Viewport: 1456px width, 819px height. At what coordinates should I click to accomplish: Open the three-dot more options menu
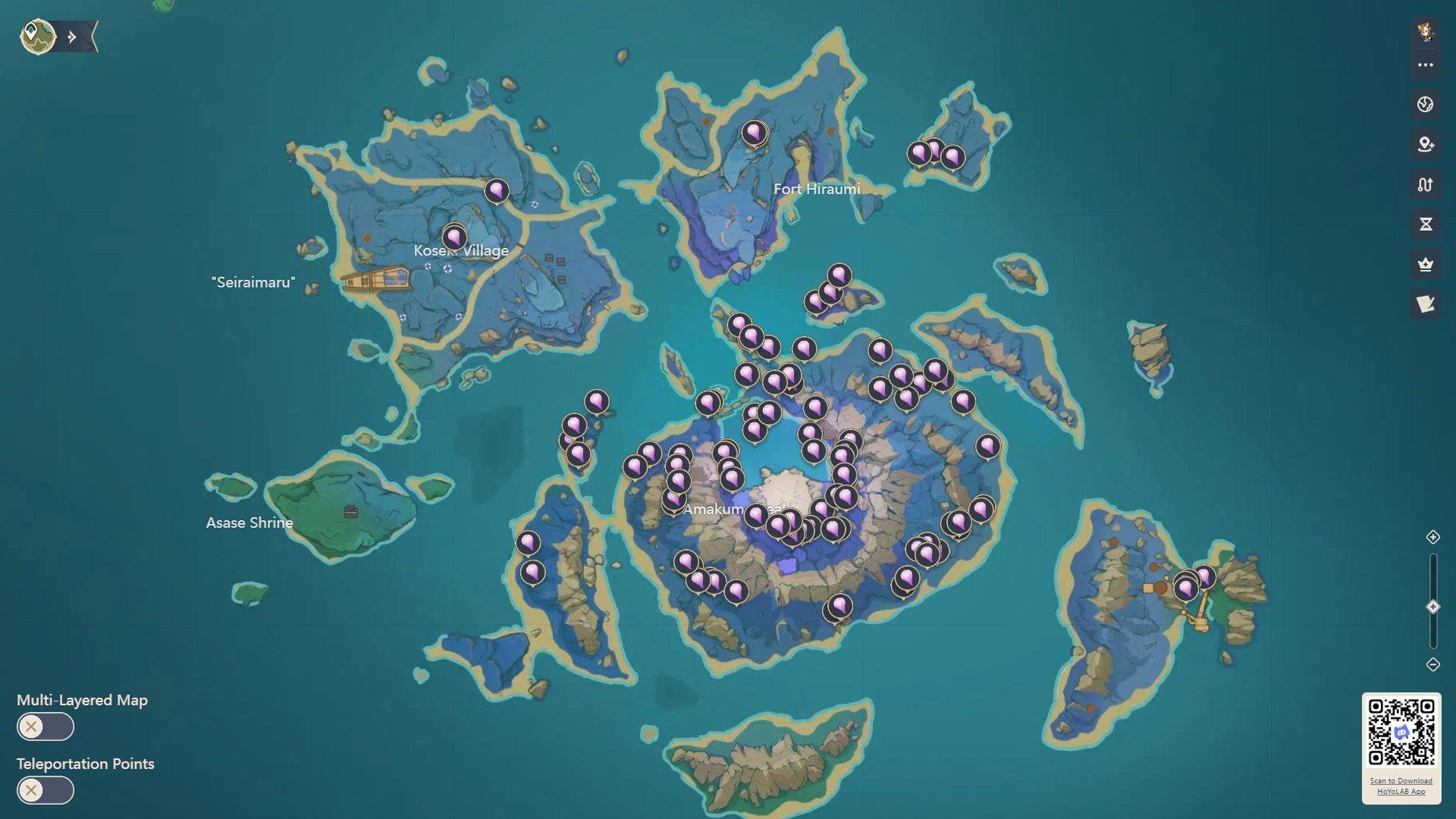tap(1425, 65)
